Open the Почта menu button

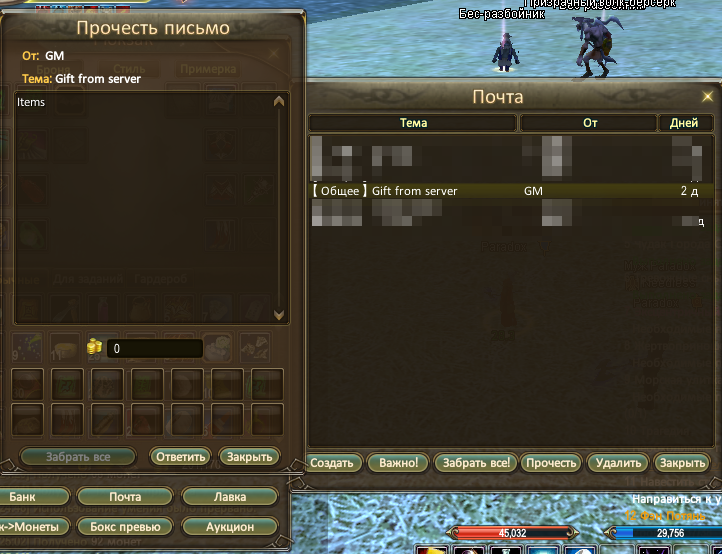click(x=125, y=497)
